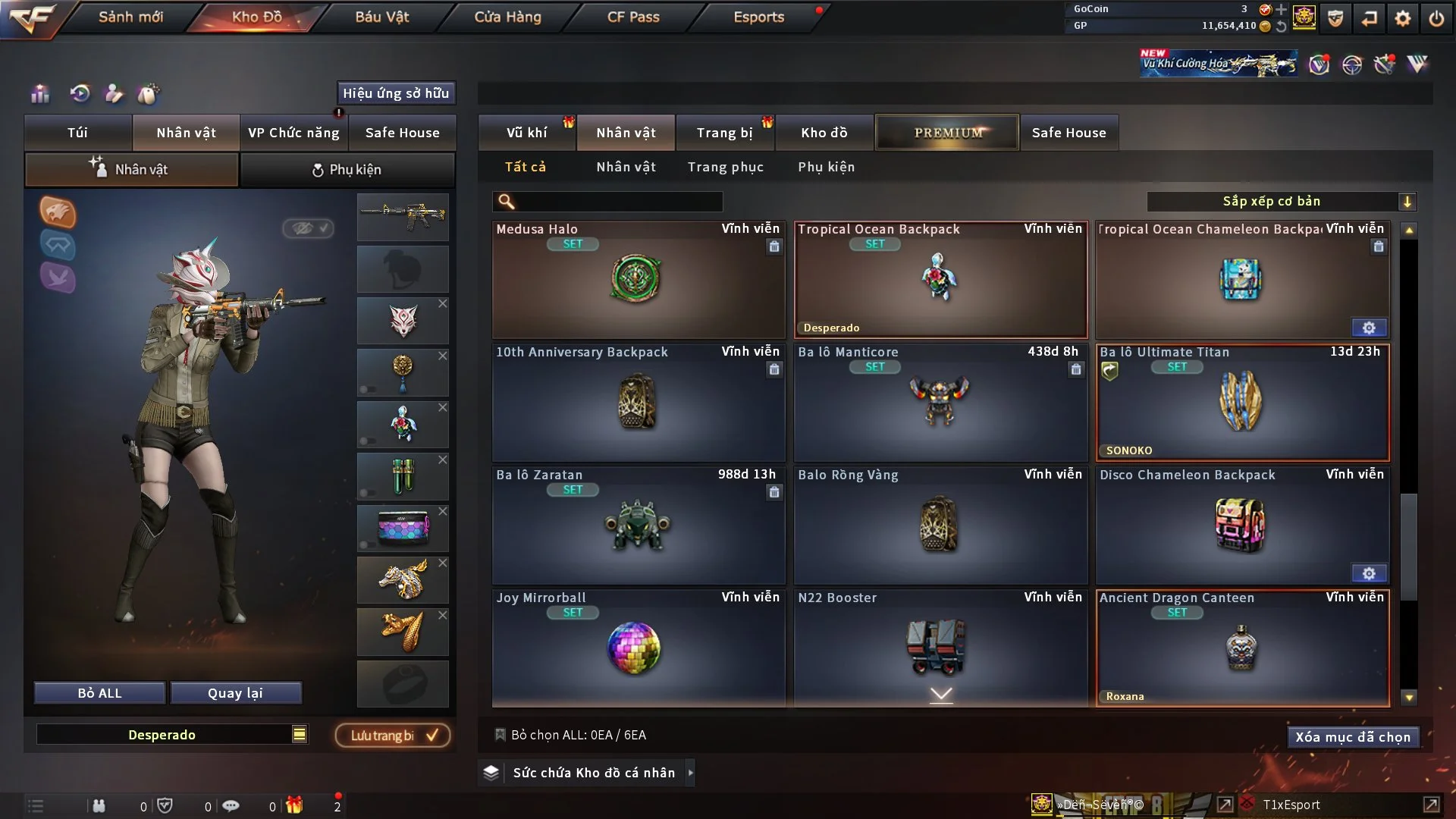Open the PREMIUM tab
Screen dimensions: 1456x819
click(x=947, y=133)
